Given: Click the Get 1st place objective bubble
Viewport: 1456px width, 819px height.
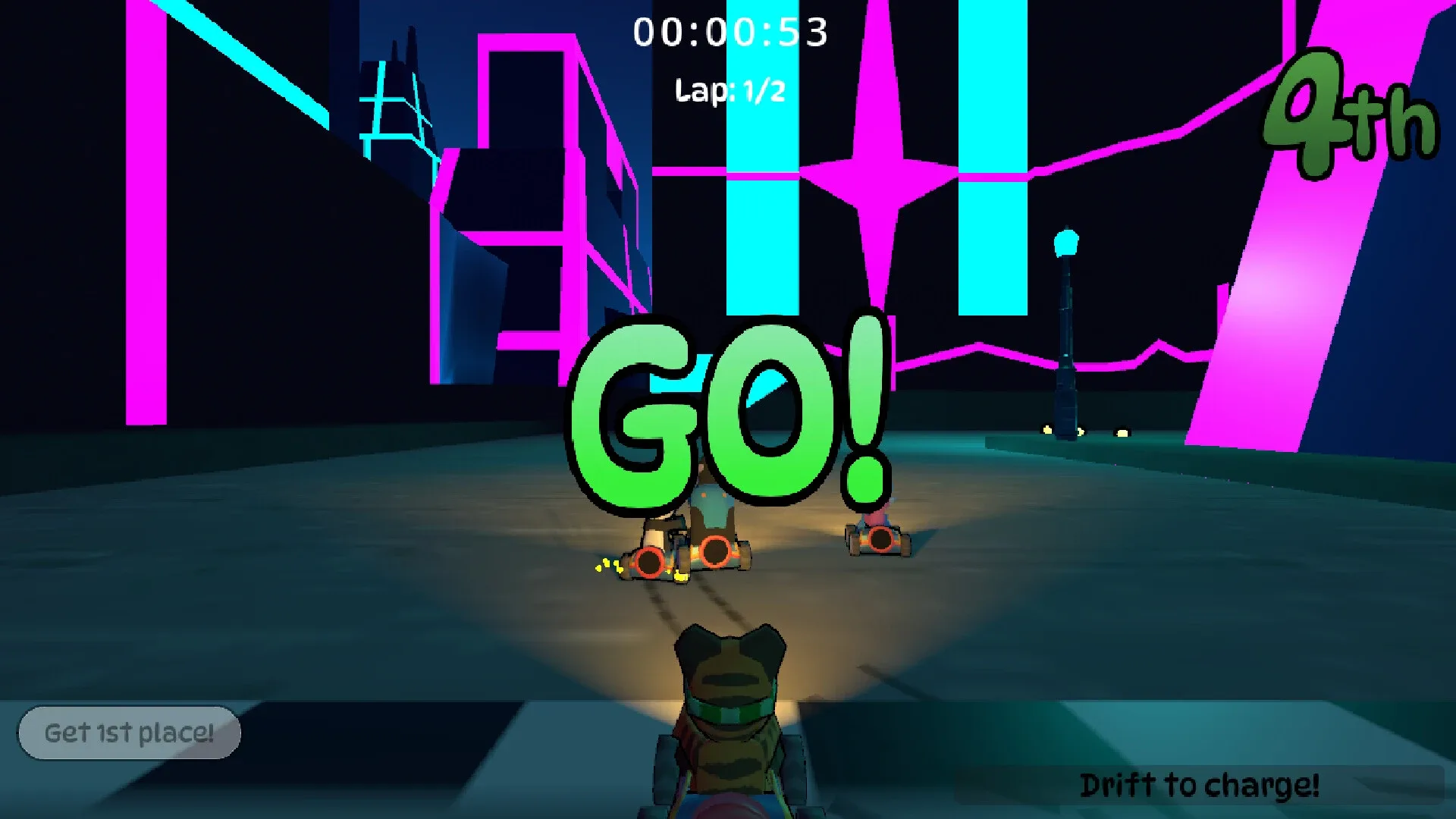Looking at the screenshot, I should (129, 732).
